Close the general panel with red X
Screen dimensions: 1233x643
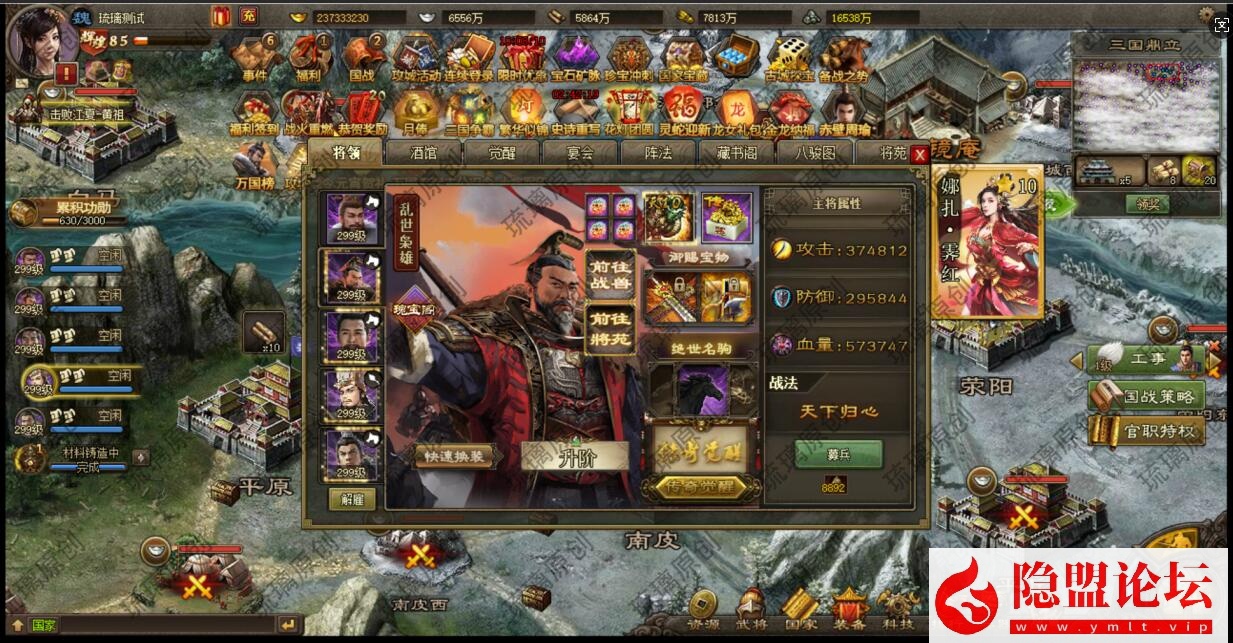tap(920, 155)
